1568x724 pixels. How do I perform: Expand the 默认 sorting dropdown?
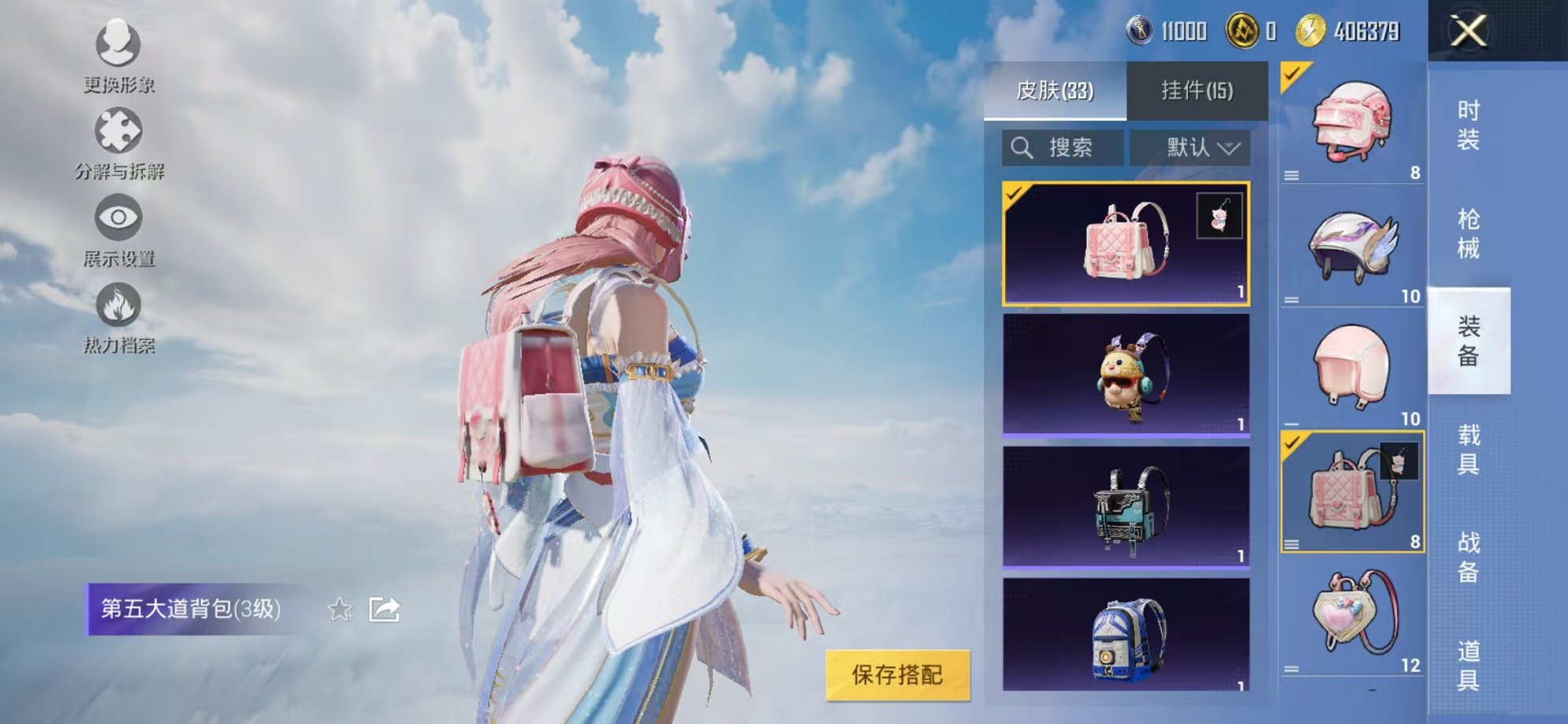[1190, 145]
